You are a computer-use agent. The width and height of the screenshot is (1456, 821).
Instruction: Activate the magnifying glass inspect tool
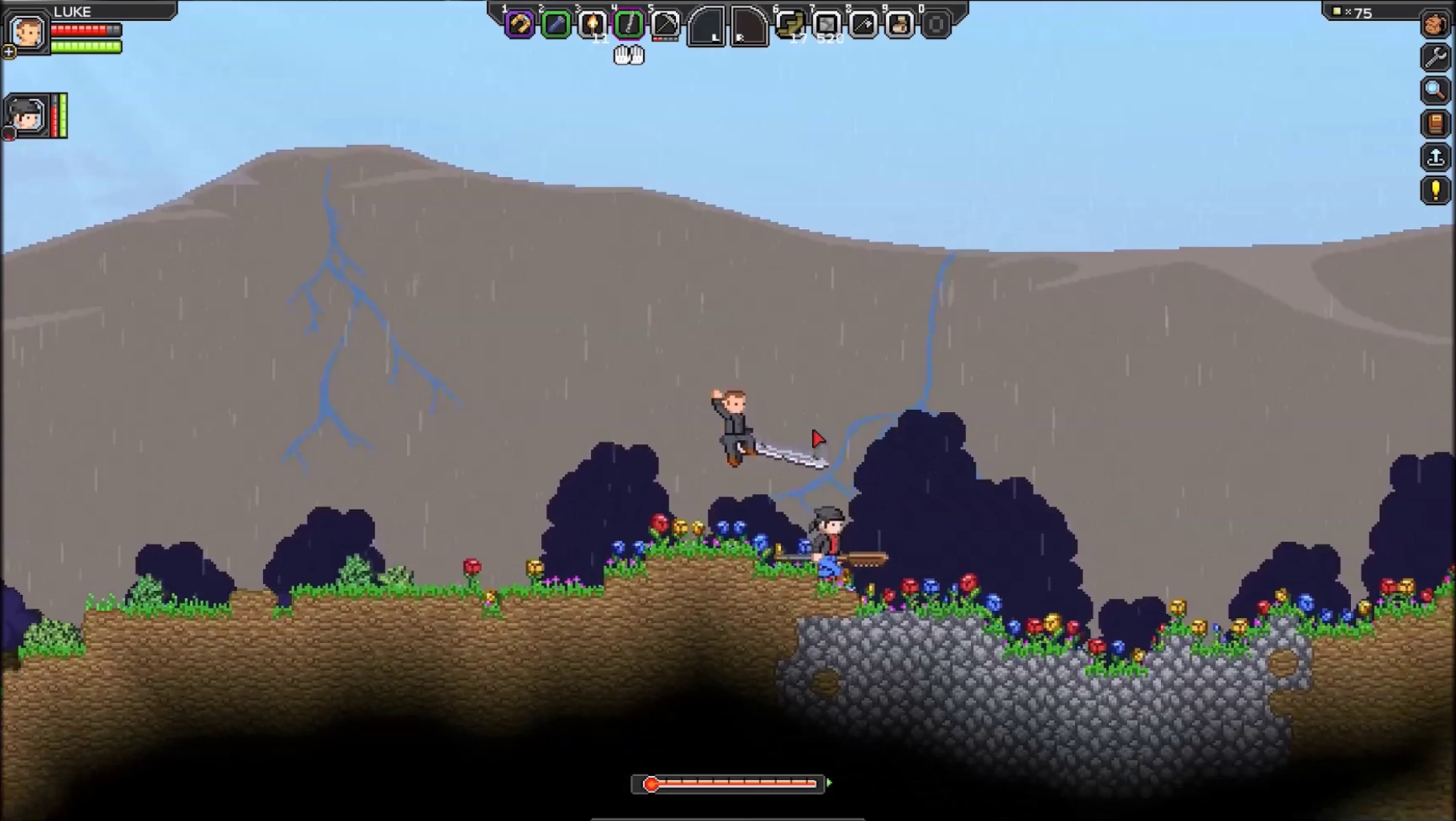tap(1435, 91)
